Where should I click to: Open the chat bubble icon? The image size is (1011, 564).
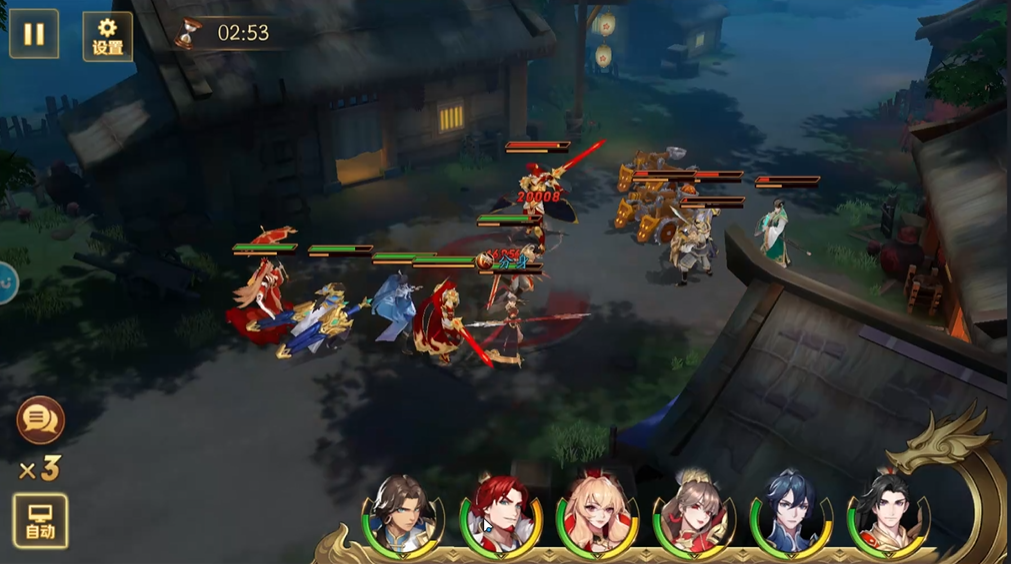tap(41, 420)
